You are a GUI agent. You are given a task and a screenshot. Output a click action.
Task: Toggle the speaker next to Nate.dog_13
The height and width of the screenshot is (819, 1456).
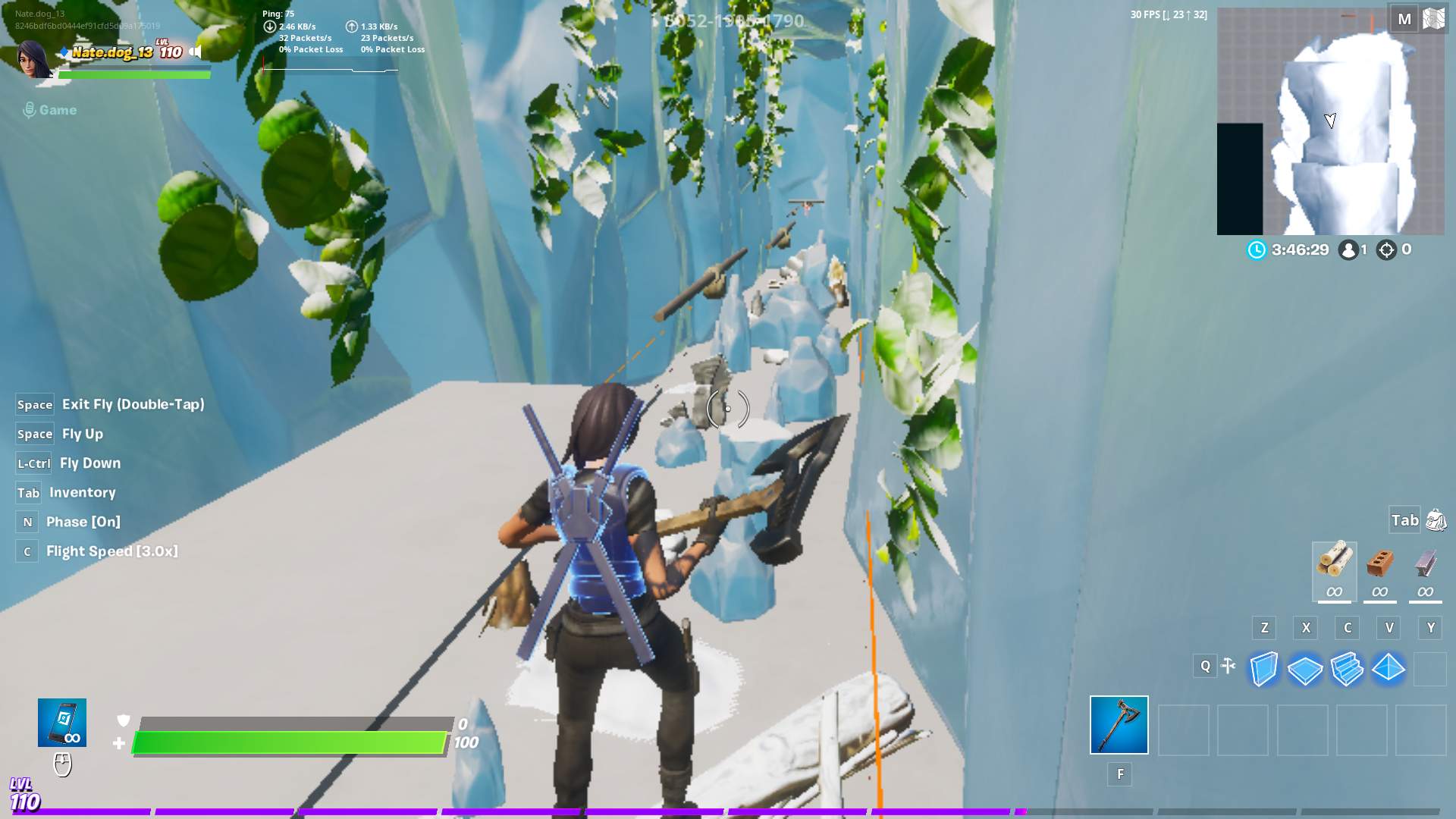tap(196, 53)
